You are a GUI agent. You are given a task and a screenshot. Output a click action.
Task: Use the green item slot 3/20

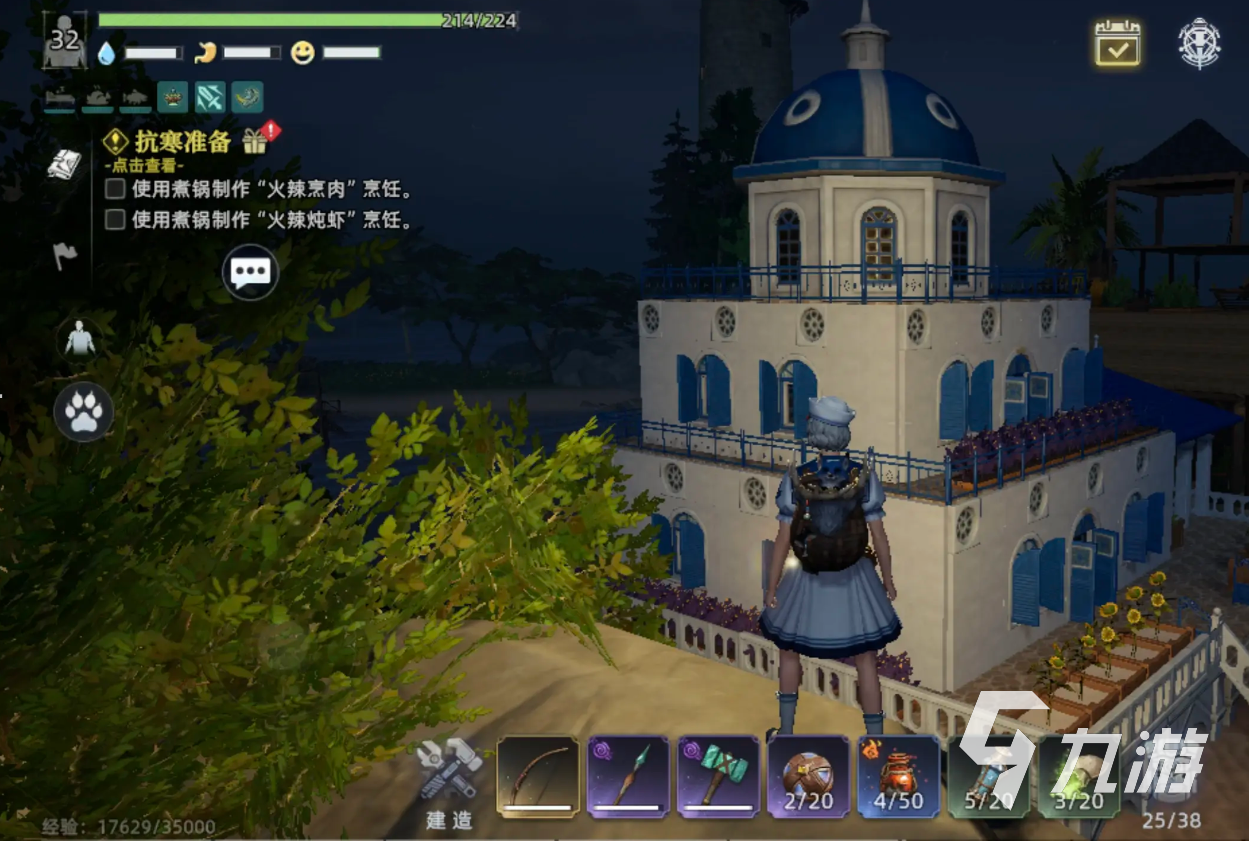pos(1078,777)
